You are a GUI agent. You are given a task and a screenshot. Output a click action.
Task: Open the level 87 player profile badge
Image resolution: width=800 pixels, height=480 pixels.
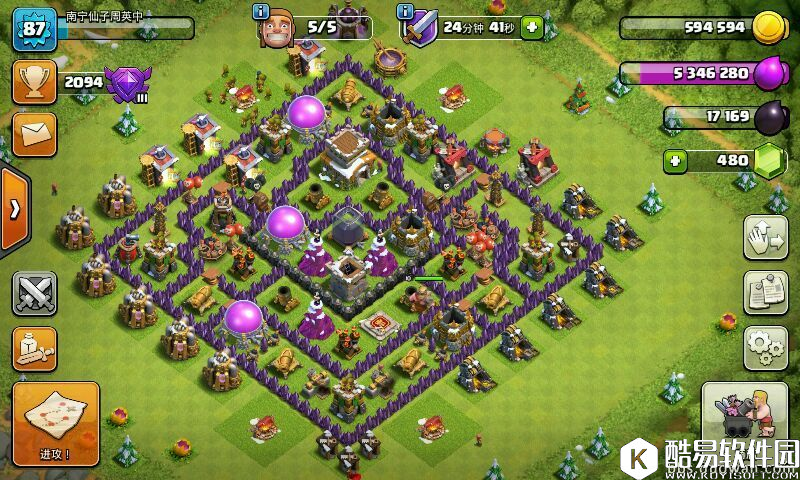33,29
